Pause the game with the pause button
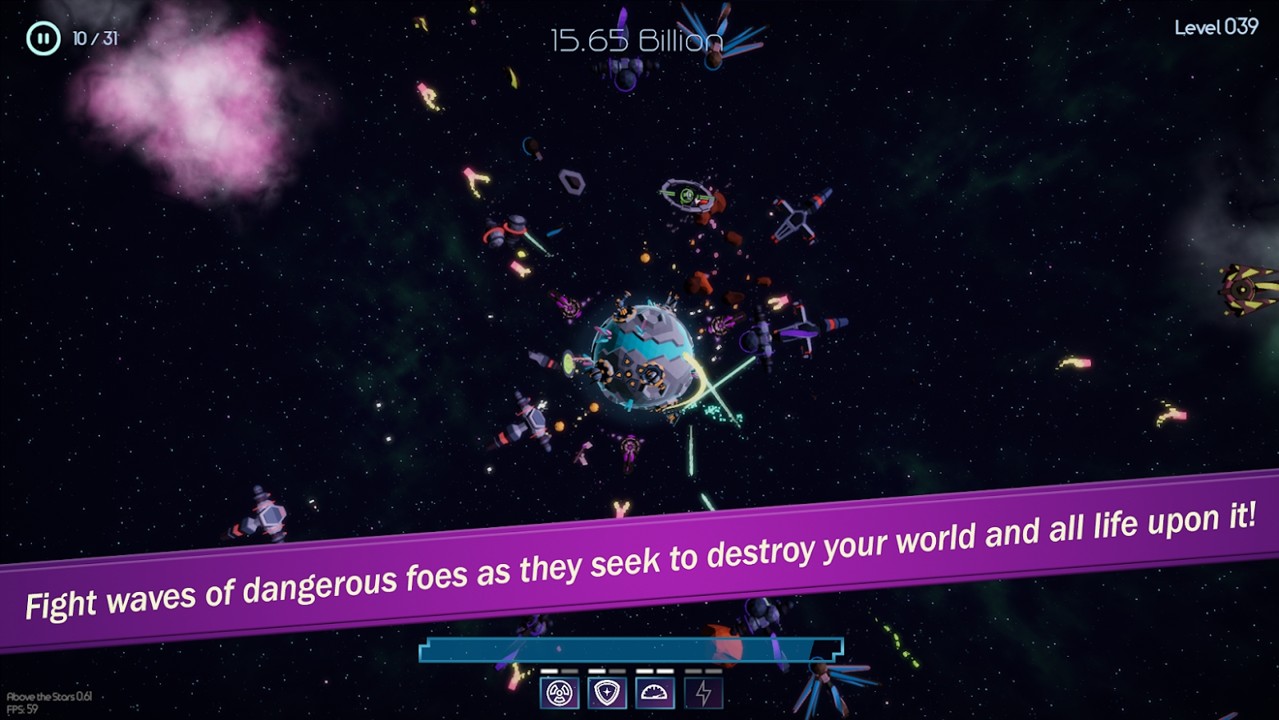1279x720 pixels. coord(43,39)
